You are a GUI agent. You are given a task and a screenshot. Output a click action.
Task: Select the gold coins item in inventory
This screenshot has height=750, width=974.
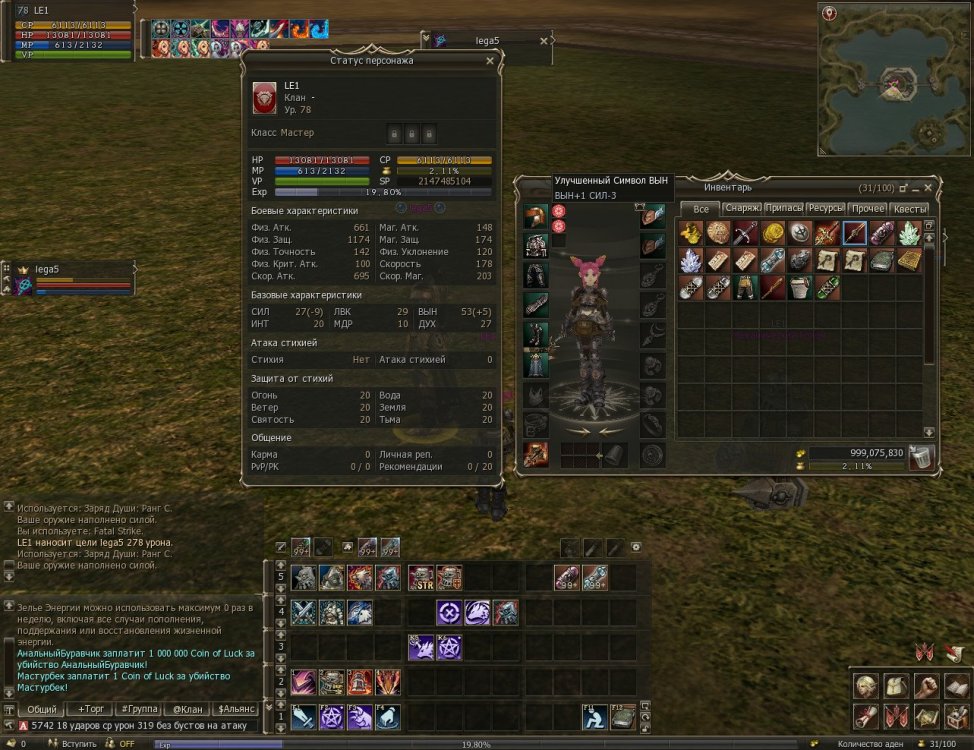point(773,234)
